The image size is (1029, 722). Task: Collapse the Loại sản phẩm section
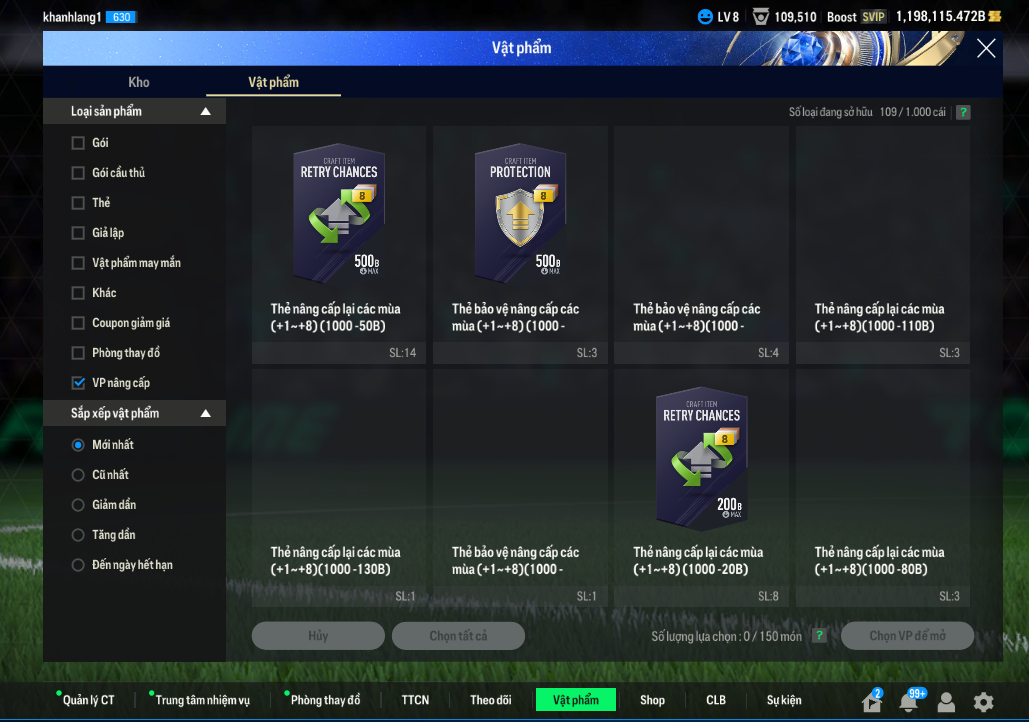click(206, 112)
